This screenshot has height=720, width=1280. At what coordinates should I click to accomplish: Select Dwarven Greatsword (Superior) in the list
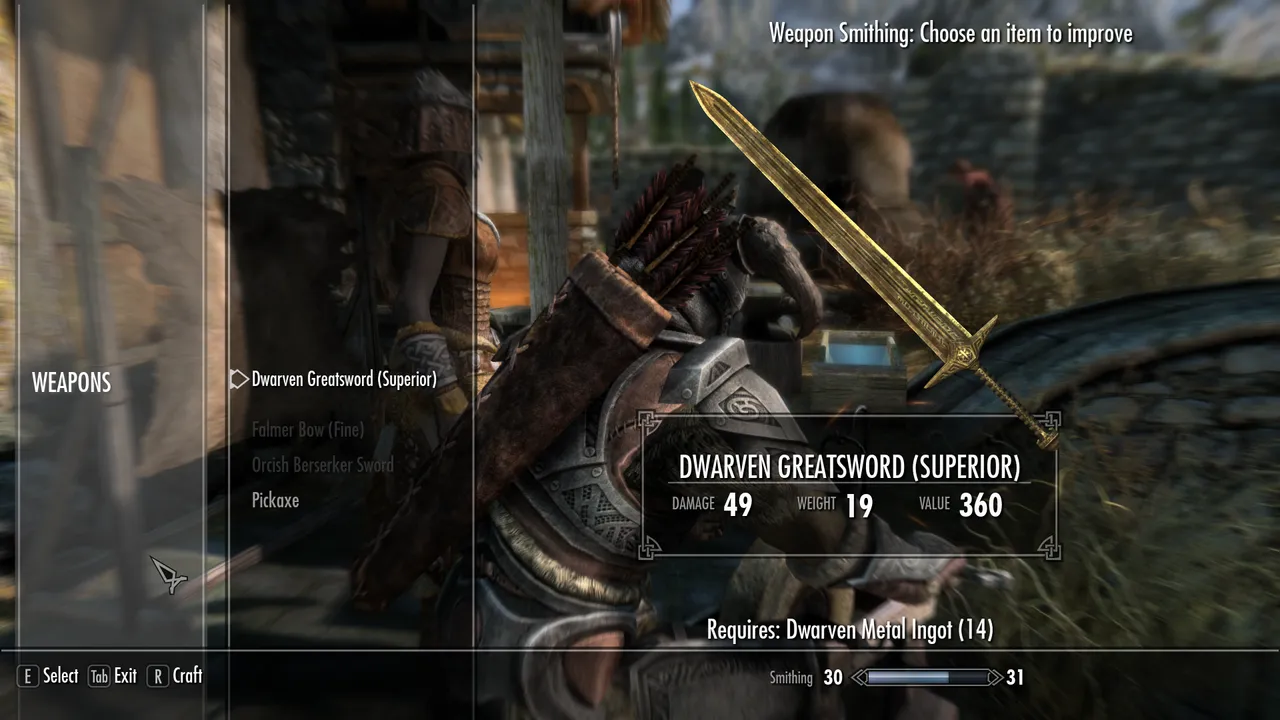[x=345, y=379]
